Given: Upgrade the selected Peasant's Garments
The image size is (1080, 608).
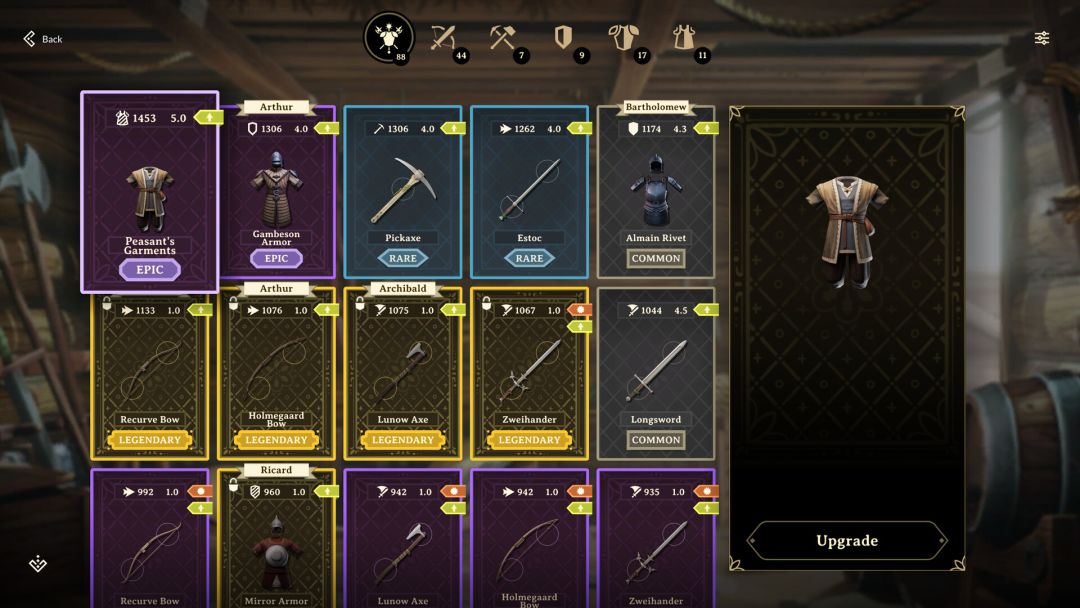Looking at the screenshot, I should click(846, 541).
